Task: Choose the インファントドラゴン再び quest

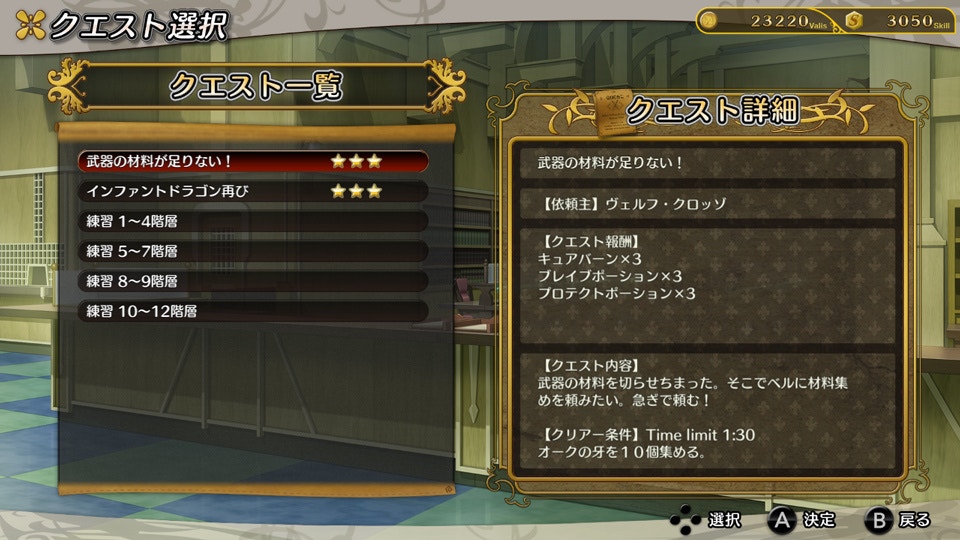Action: point(253,191)
